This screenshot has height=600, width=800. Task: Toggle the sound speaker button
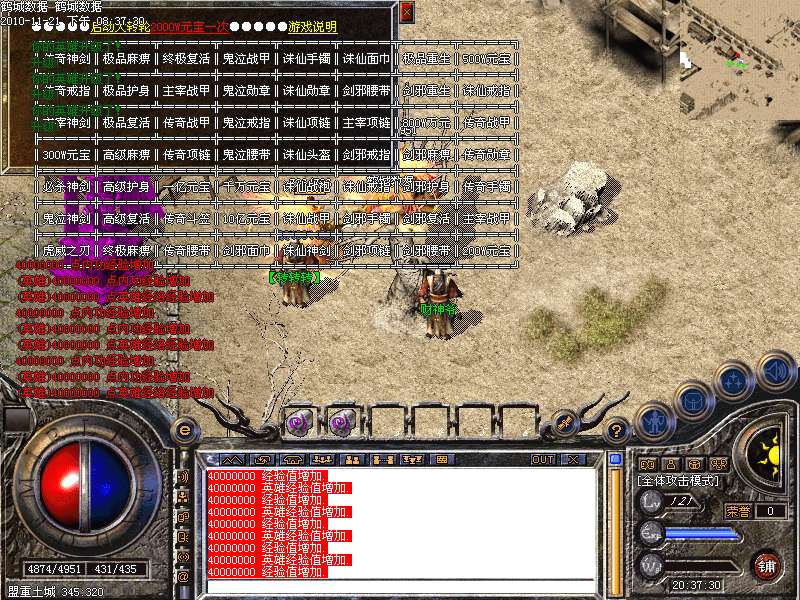776,372
